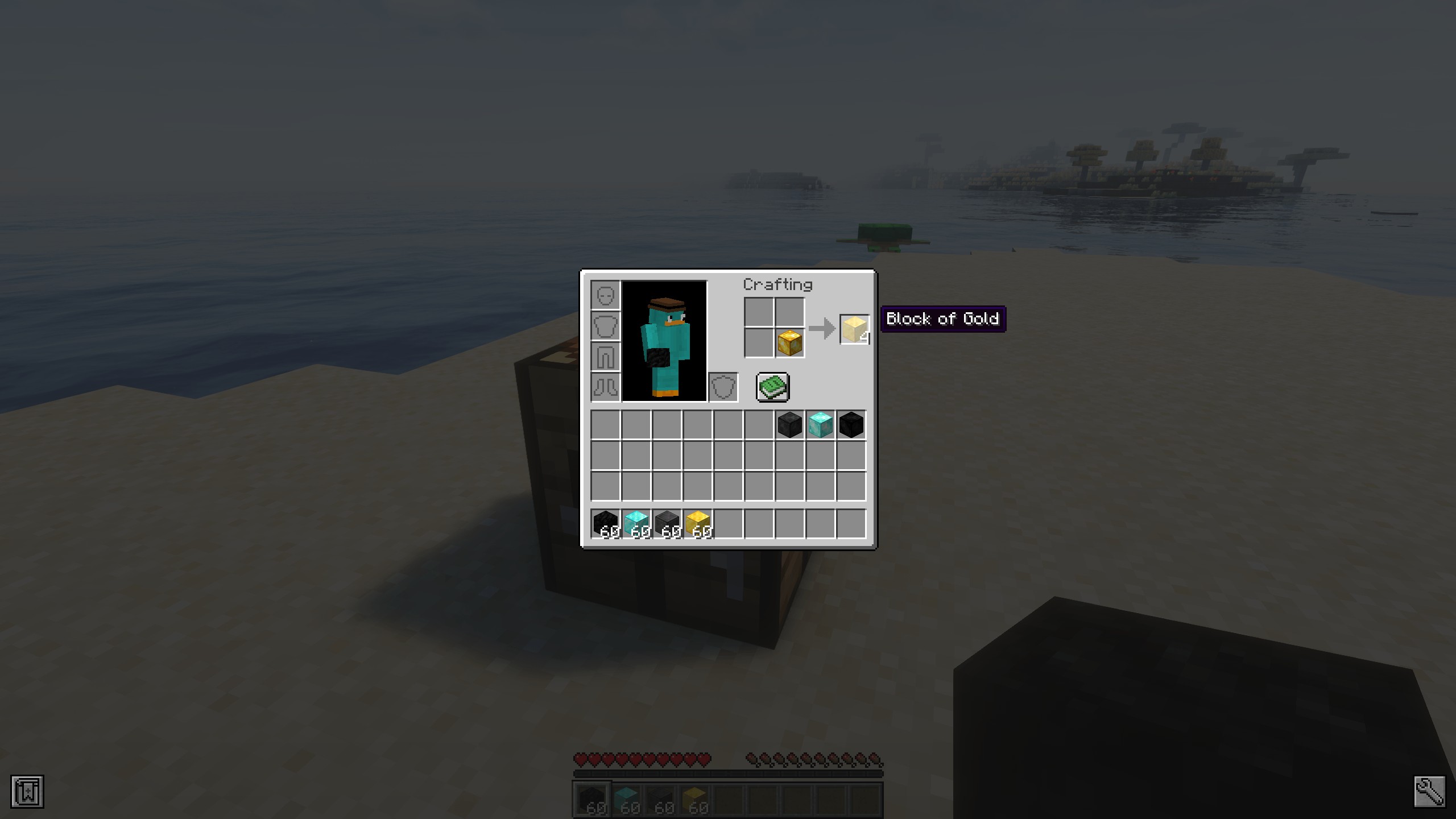Select the empty shield off-hand slot
Image resolution: width=1456 pixels, height=819 pixels.
[723, 387]
